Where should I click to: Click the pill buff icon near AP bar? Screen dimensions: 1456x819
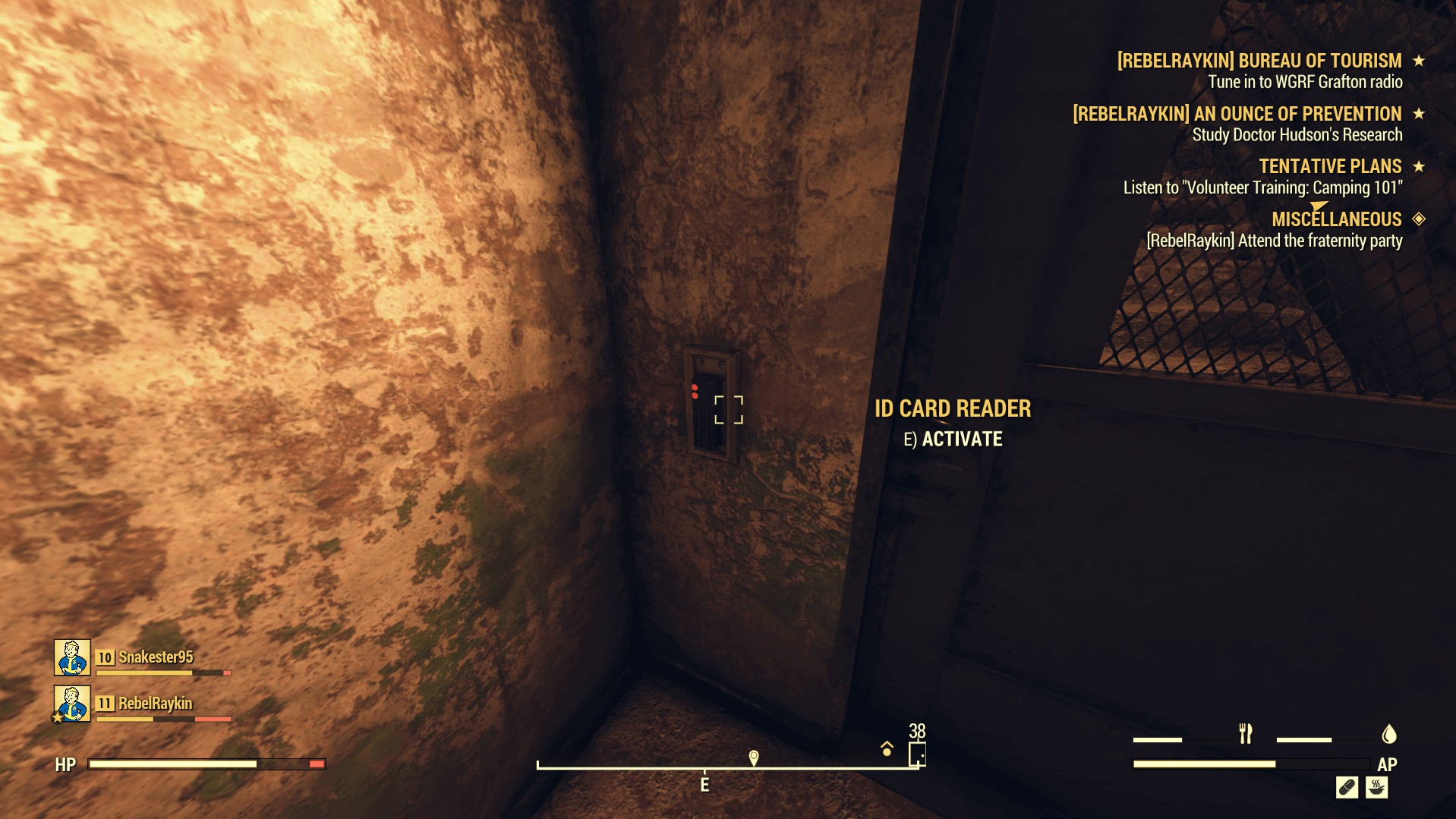(x=1347, y=788)
